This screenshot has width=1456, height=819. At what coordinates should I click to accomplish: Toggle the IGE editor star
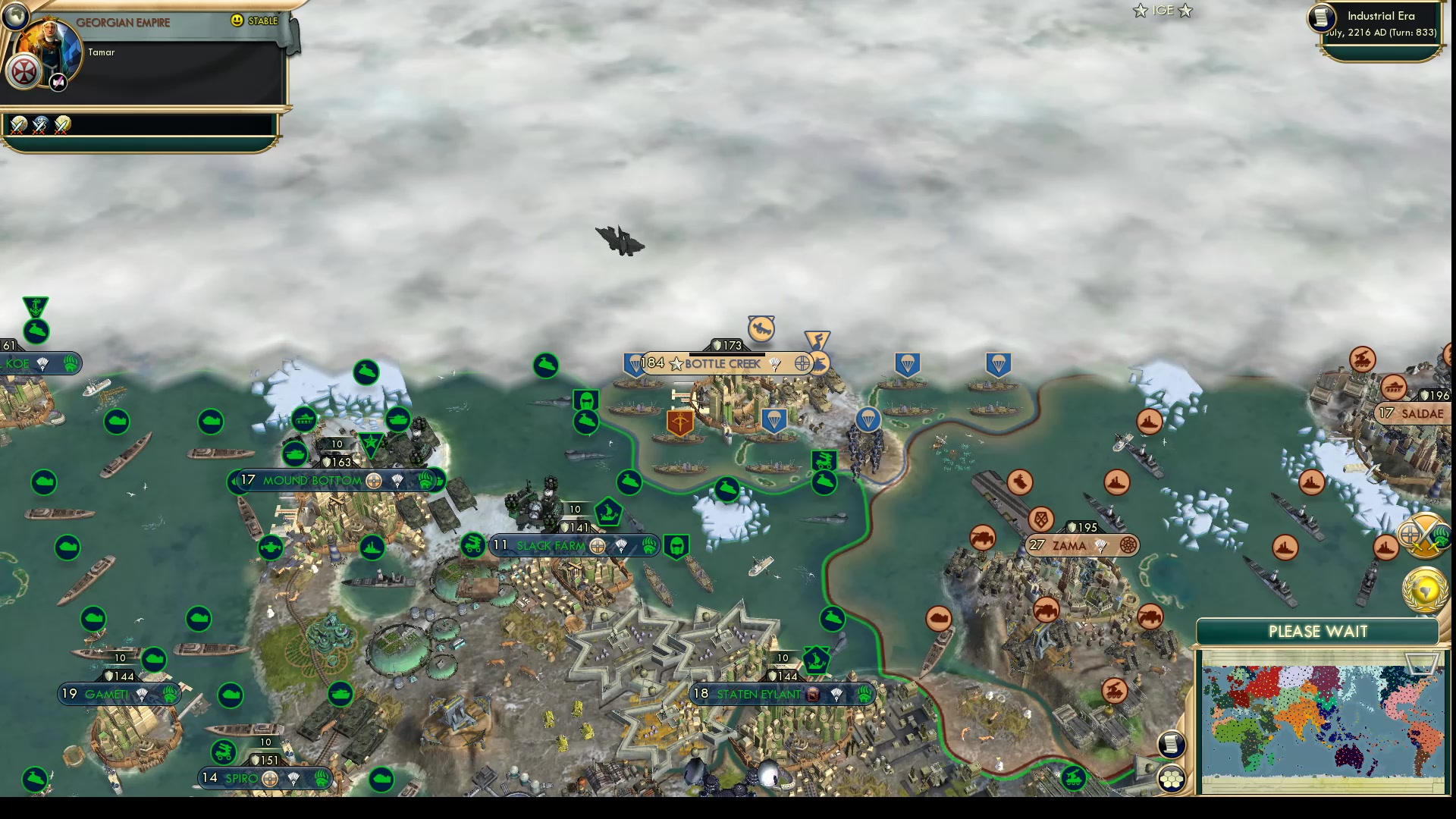click(1141, 11)
